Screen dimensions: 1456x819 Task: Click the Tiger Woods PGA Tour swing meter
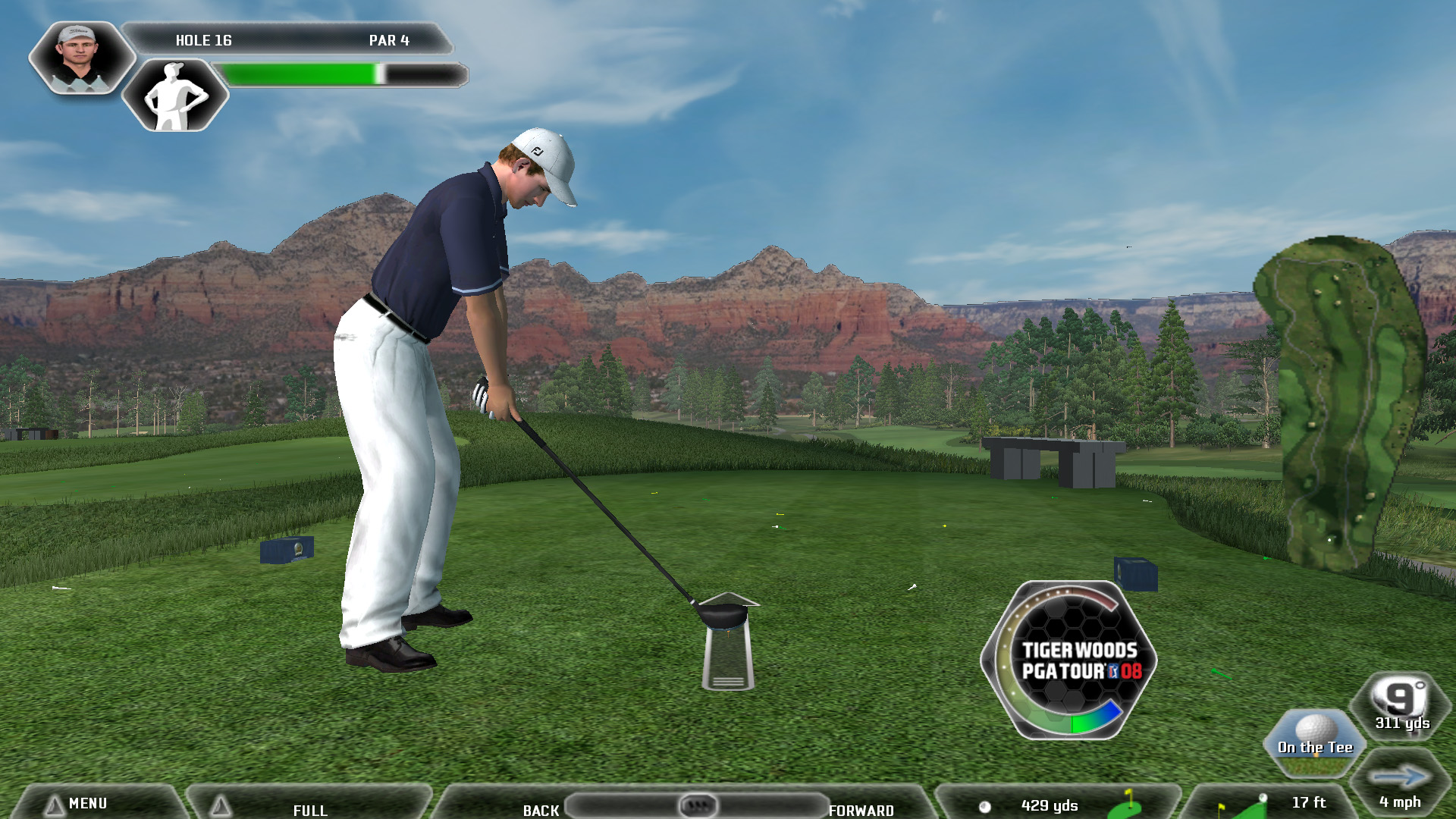[1069, 661]
